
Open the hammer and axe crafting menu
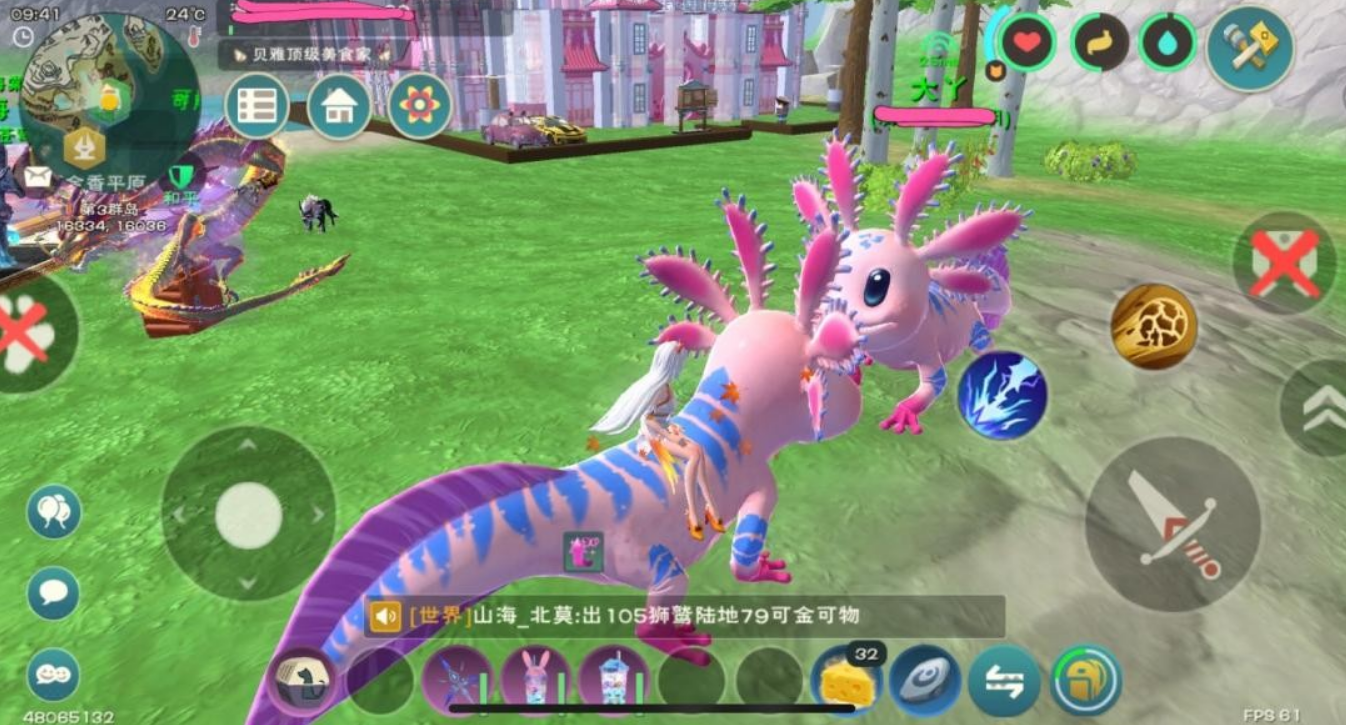1249,49
